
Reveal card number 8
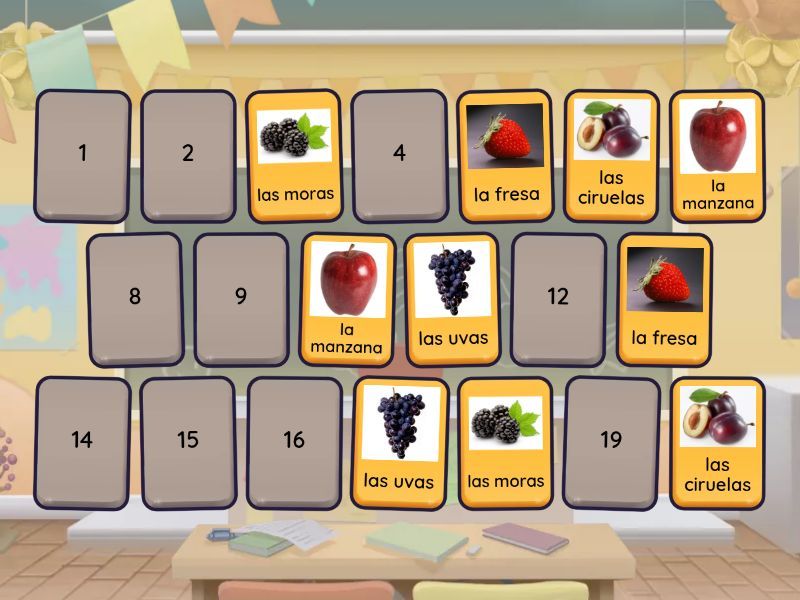pyautogui.click(x=135, y=298)
